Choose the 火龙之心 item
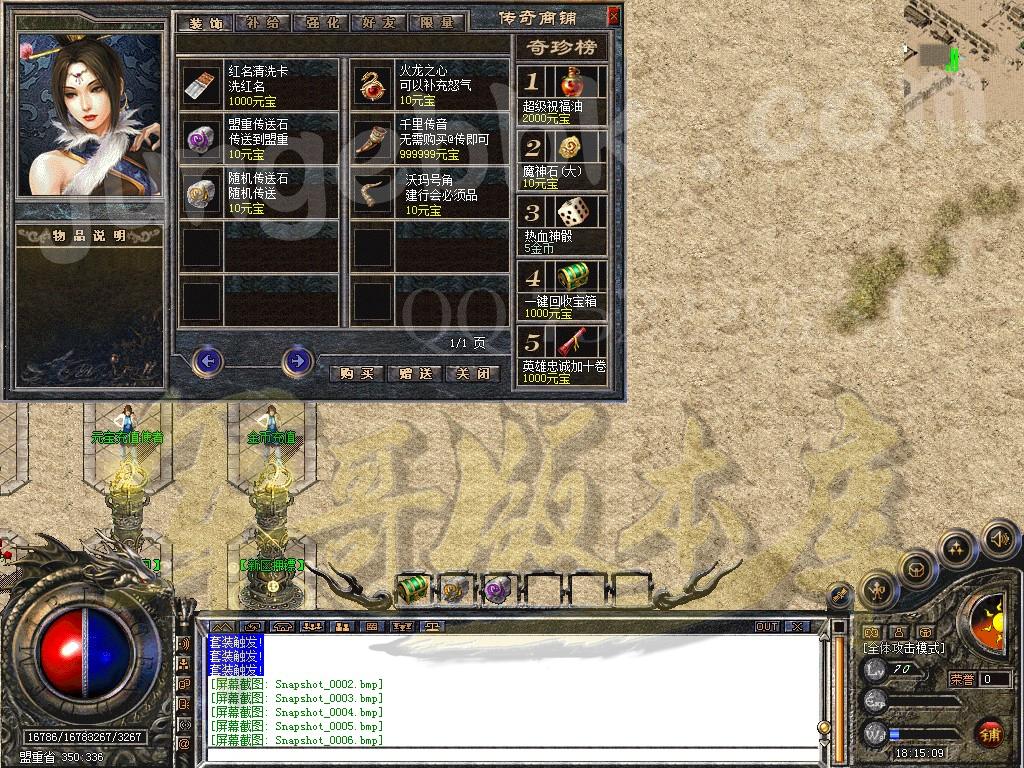 point(374,87)
